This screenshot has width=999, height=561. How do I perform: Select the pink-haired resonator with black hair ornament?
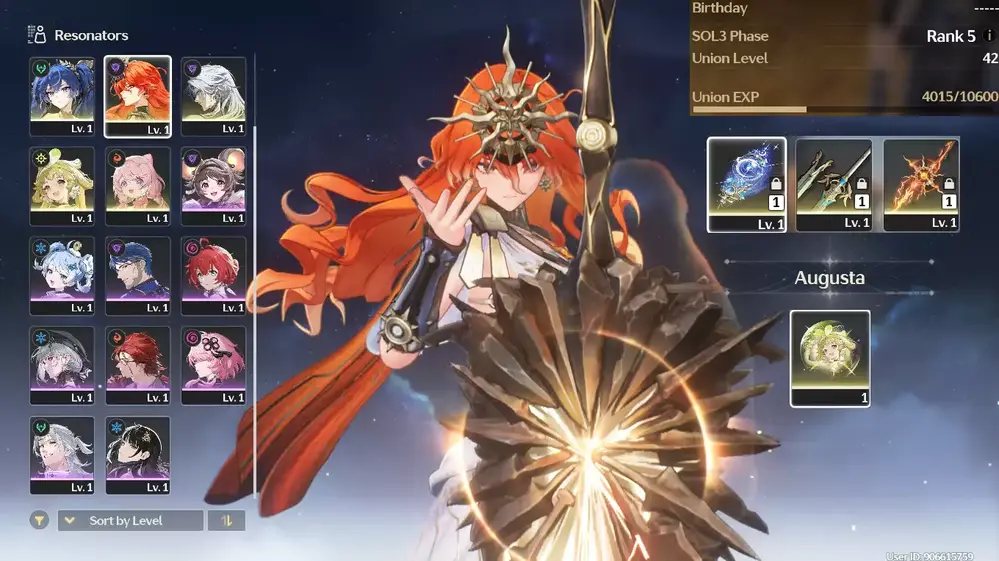pos(213,365)
